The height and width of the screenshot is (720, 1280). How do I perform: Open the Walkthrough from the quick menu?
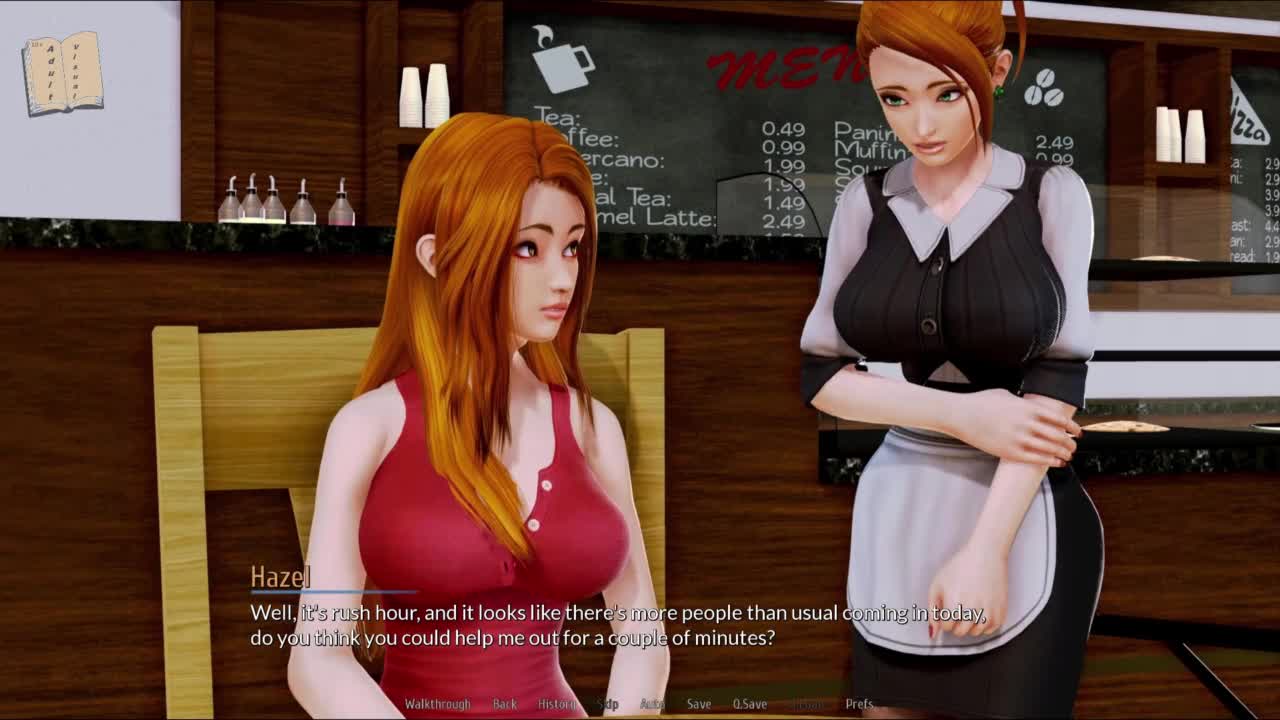tap(437, 704)
